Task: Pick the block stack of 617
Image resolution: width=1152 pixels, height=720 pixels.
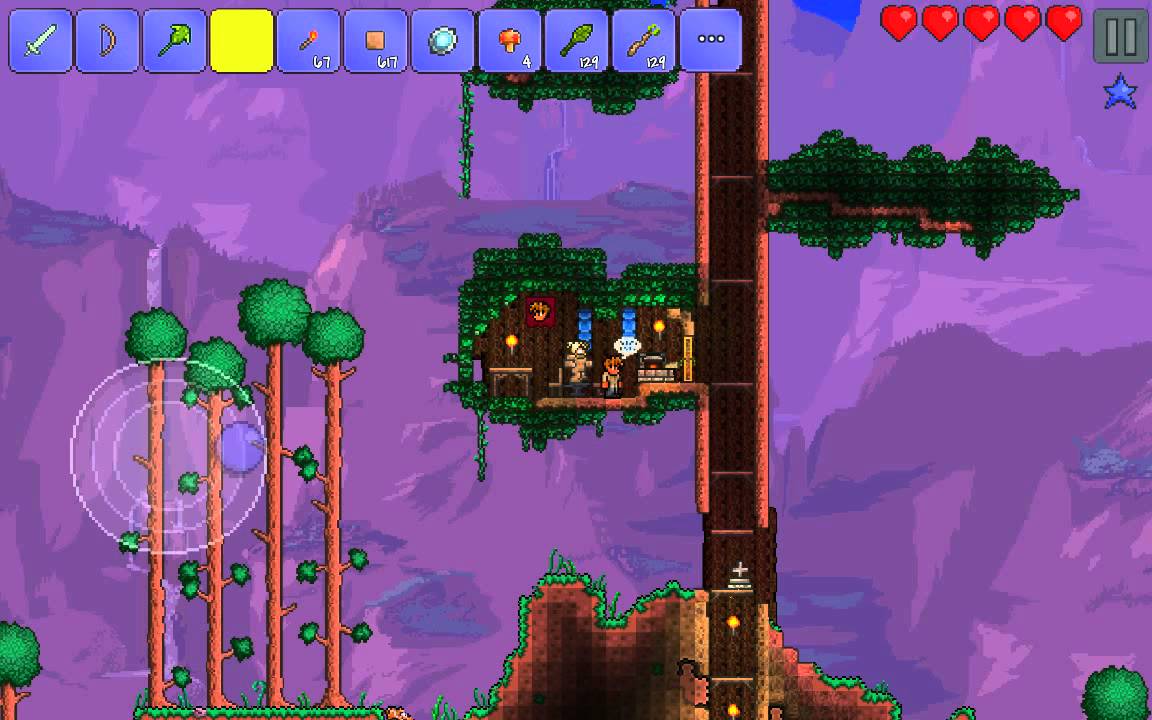Action: pos(376,41)
